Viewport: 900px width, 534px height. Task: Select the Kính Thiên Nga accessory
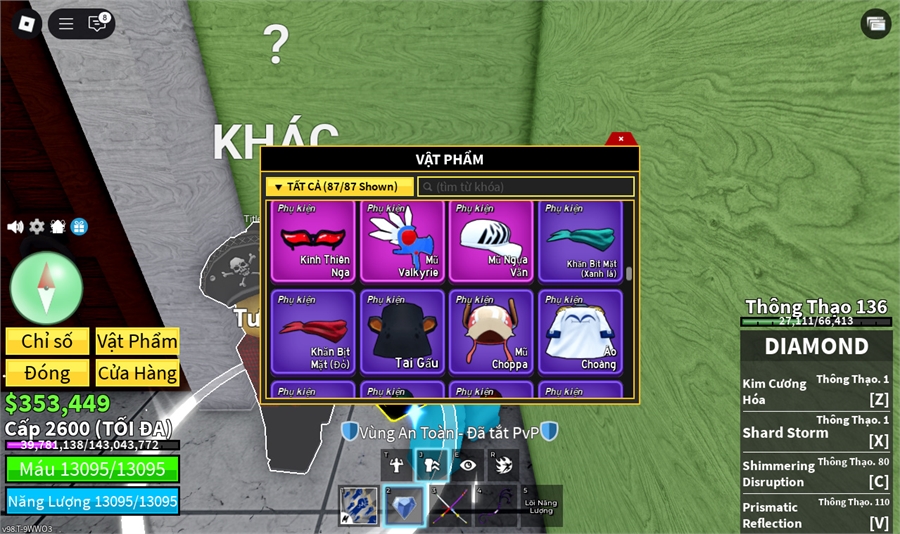pyautogui.click(x=313, y=240)
